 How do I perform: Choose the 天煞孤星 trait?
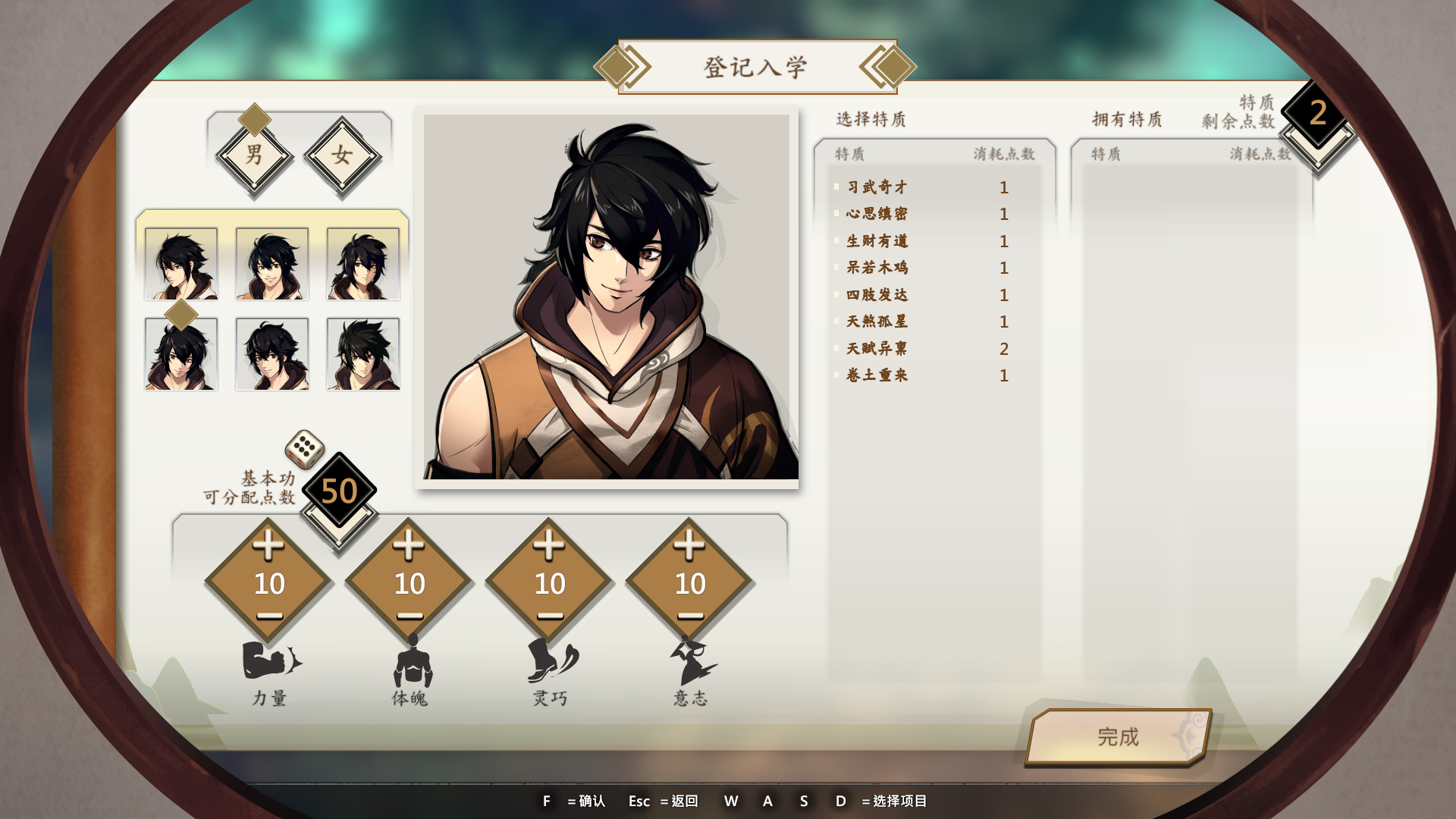click(877, 322)
